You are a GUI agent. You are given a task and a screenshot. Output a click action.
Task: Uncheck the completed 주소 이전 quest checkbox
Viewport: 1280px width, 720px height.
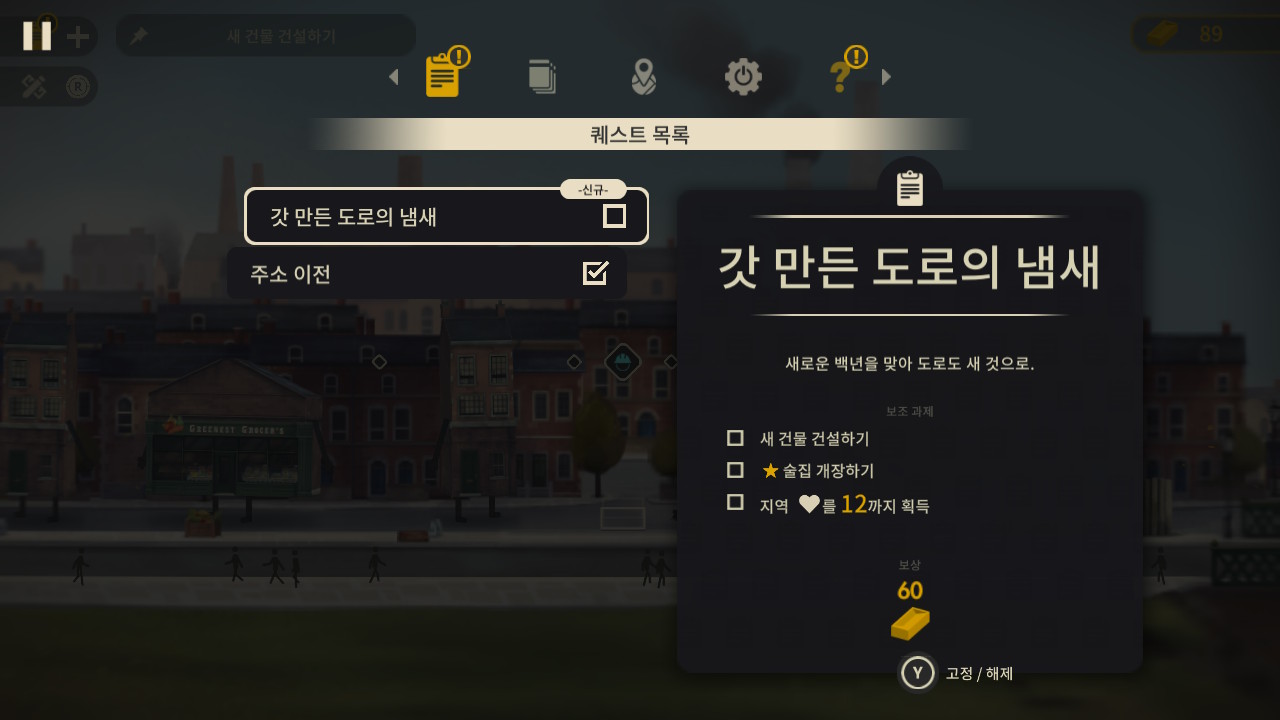point(597,272)
